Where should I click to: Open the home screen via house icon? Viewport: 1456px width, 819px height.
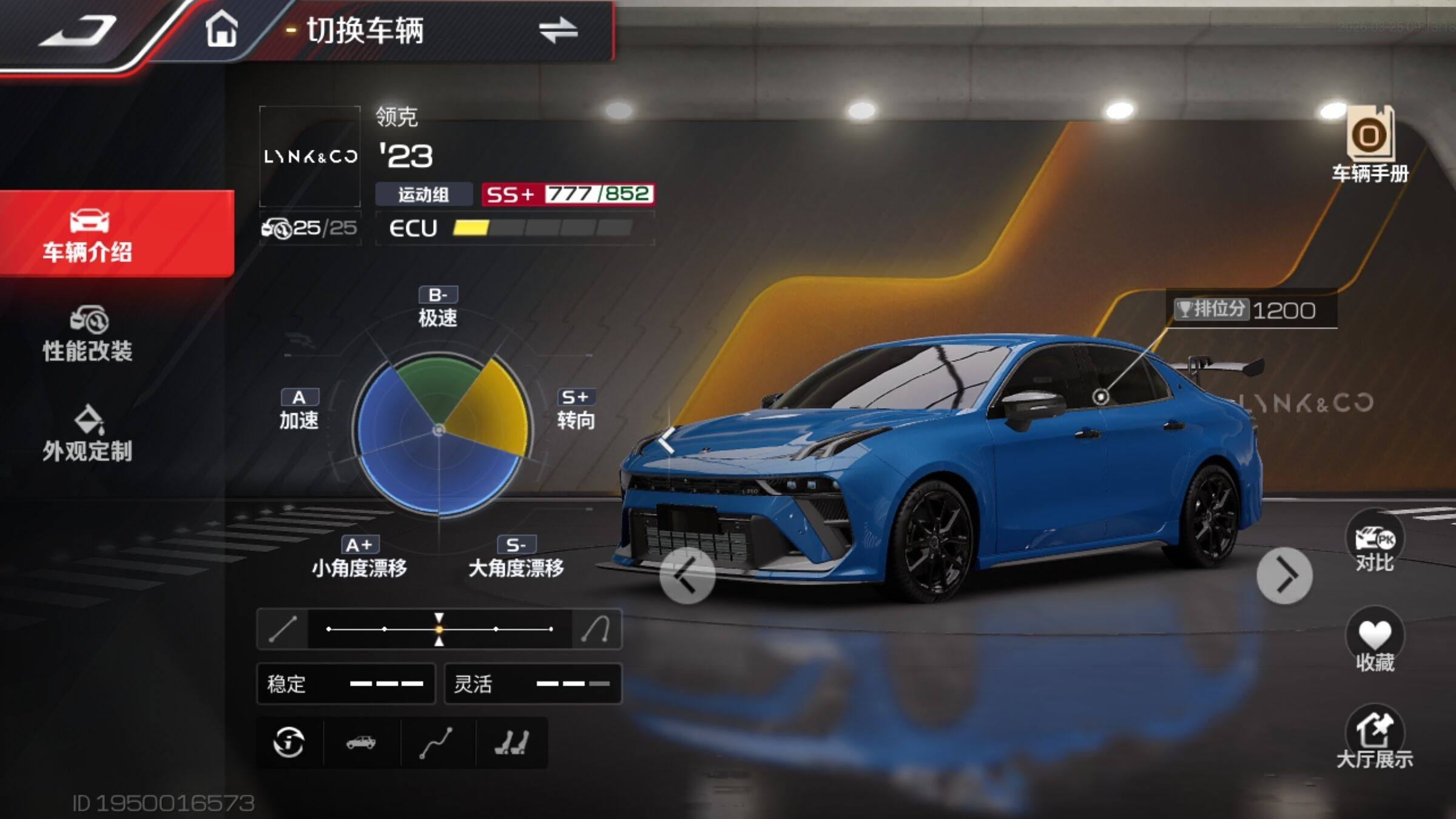pos(221,29)
